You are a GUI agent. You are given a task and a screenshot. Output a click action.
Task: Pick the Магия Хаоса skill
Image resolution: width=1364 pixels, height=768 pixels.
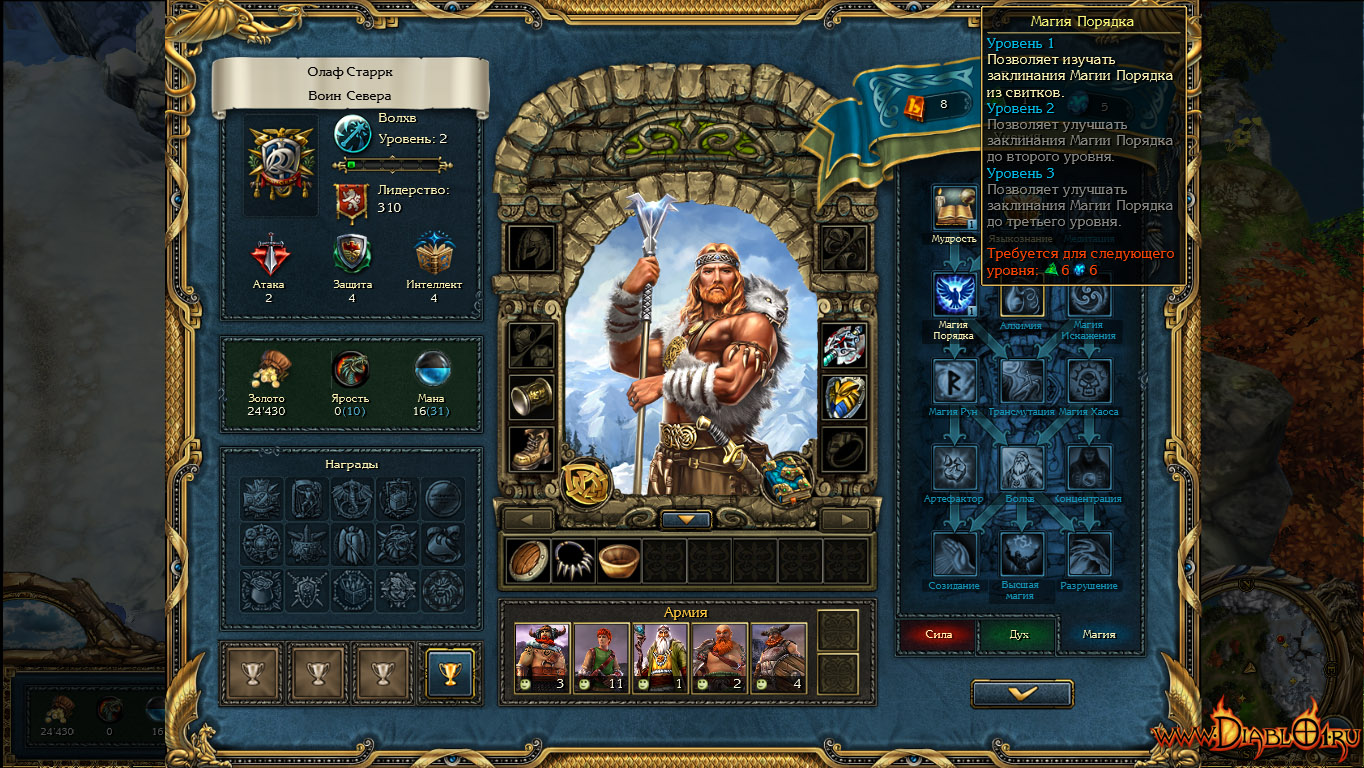pyautogui.click(x=1089, y=381)
